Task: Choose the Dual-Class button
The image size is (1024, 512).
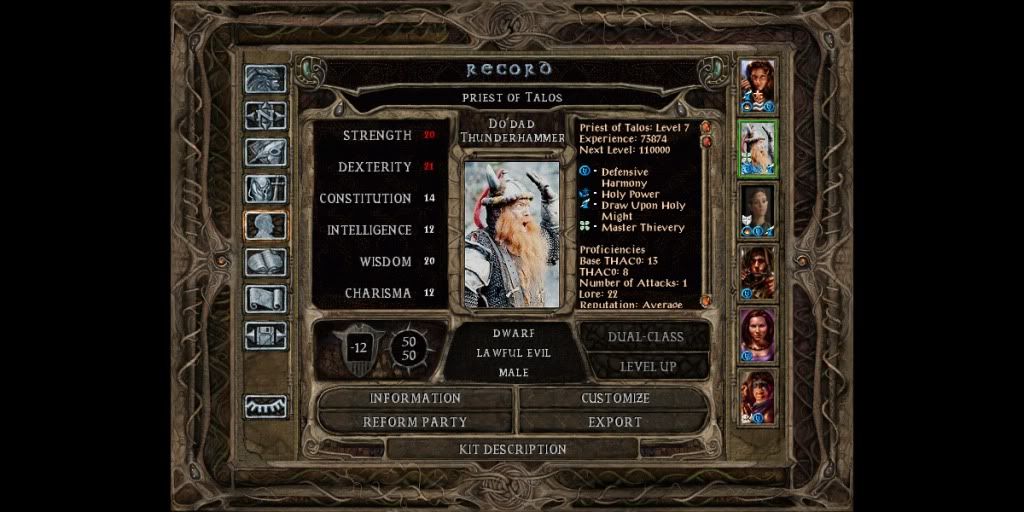Action: [647, 337]
